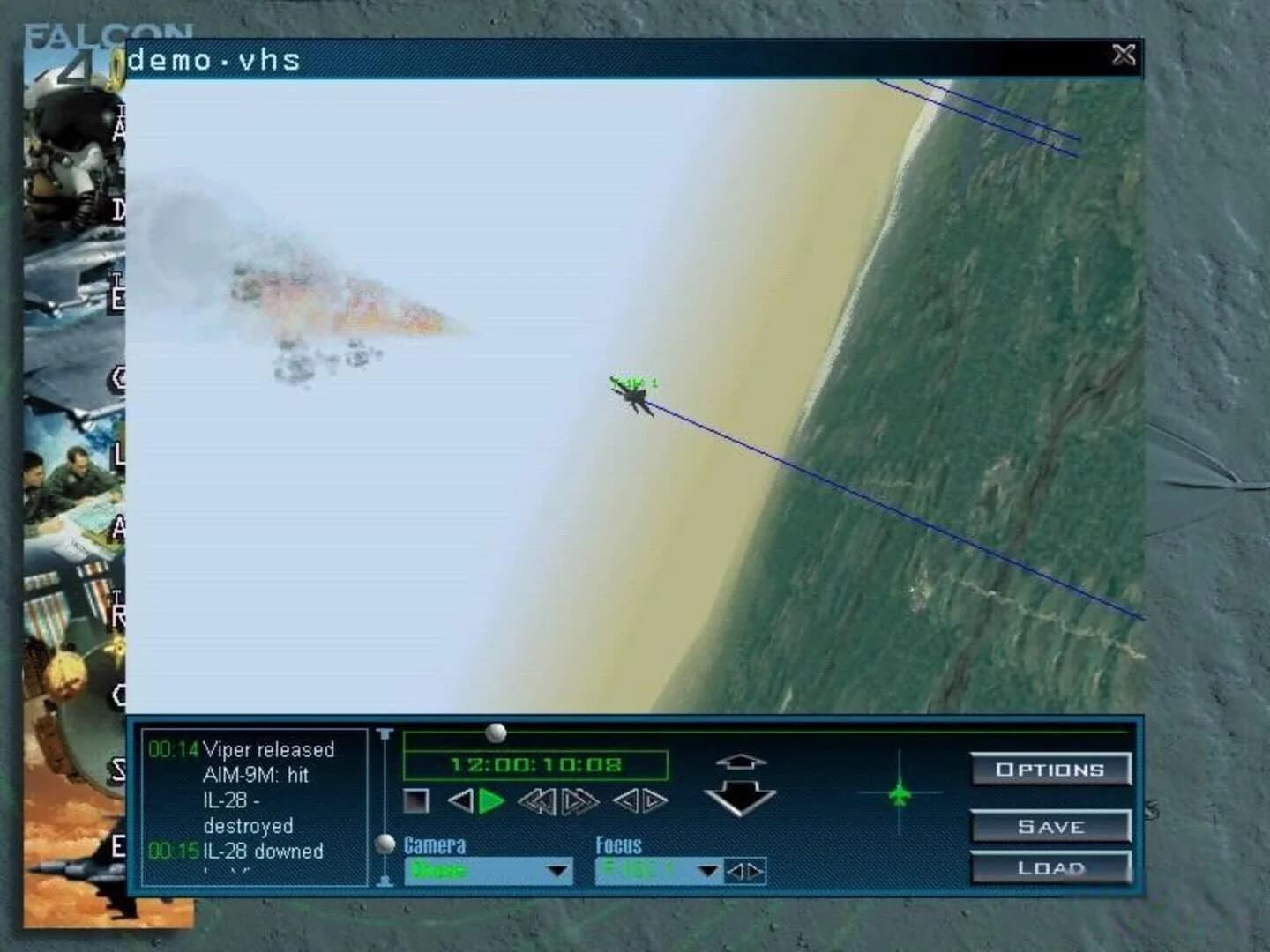Load a different VHS file
The width and height of the screenshot is (1270, 952).
coord(1050,867)
